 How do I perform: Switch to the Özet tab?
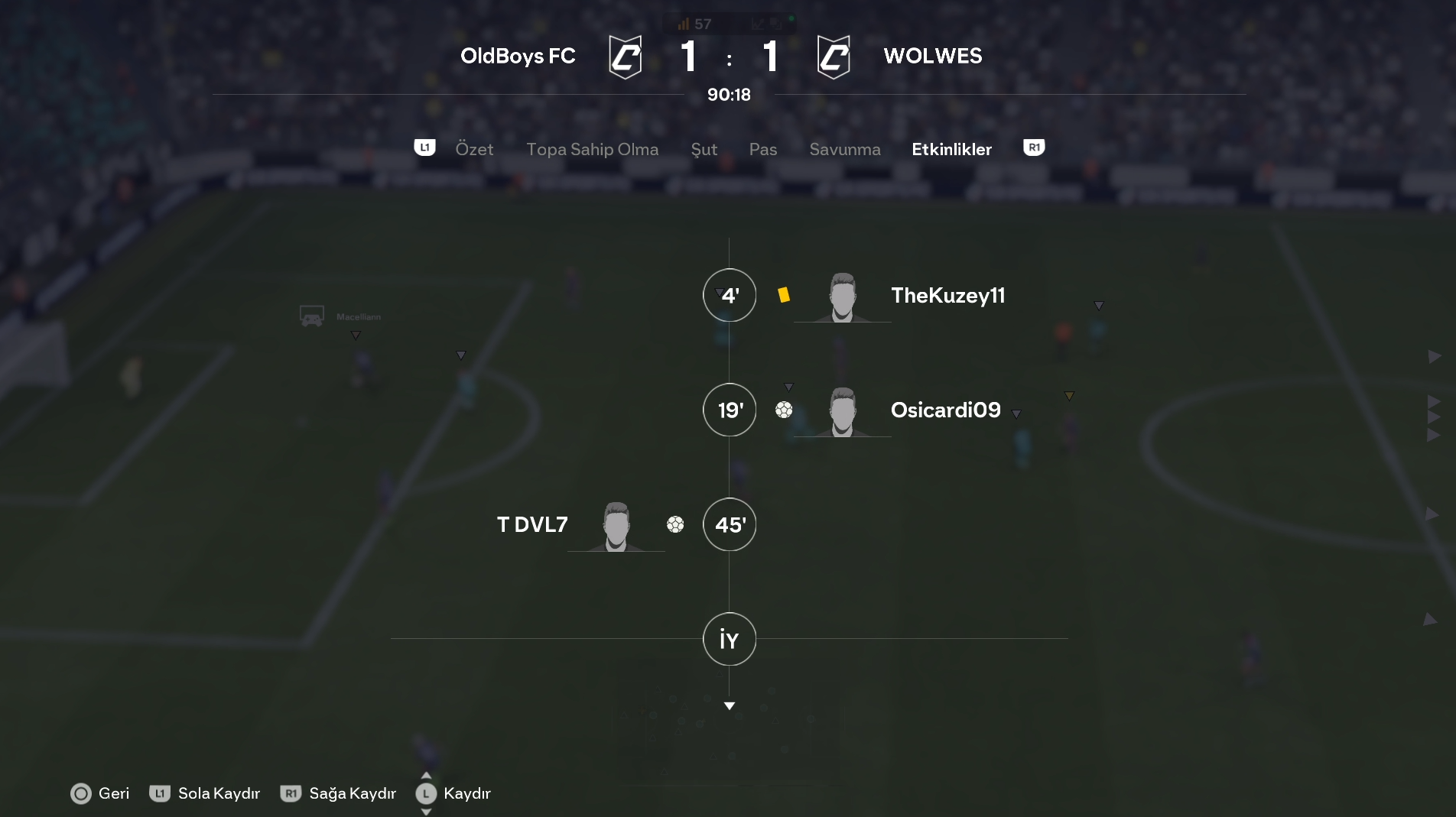click(474, 149)
